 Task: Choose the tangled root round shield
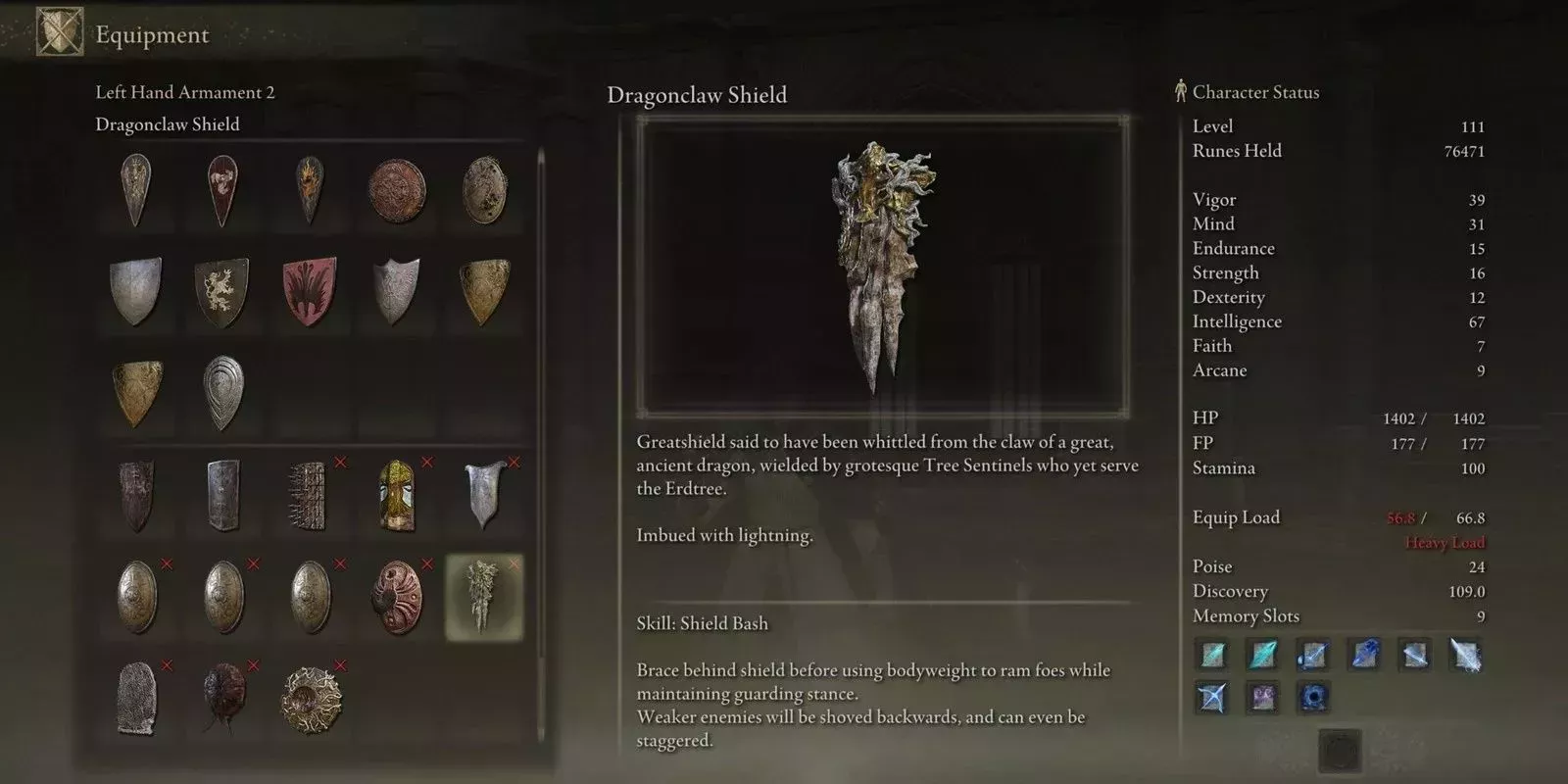(x=310, y=698)
